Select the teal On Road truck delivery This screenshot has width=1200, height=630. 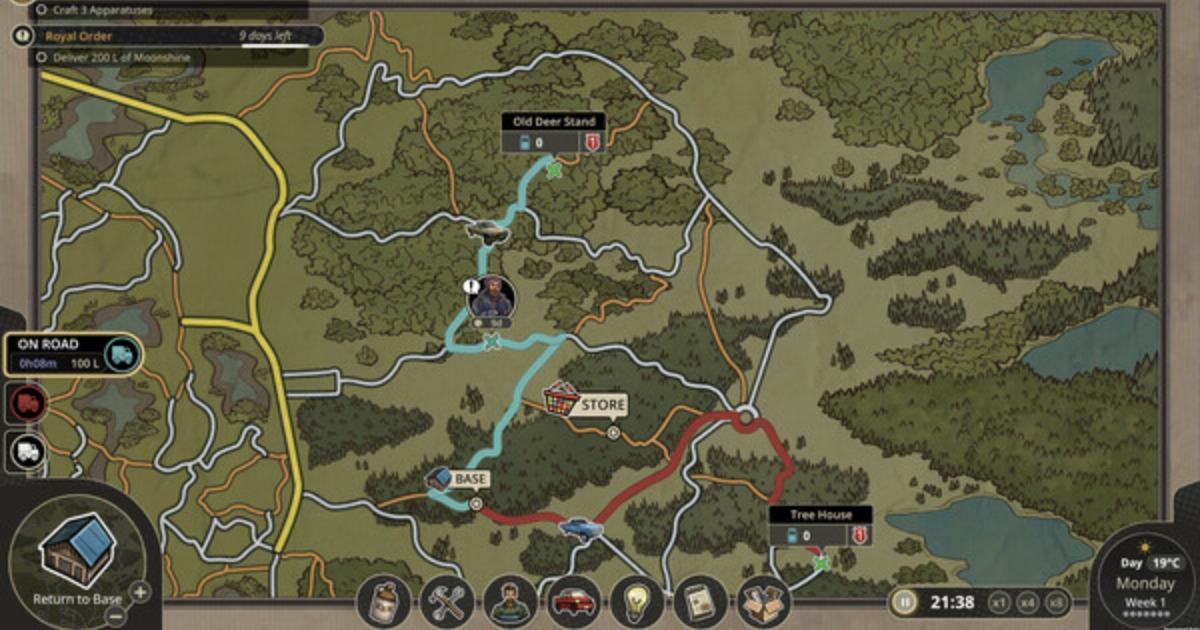click(120, 354)
